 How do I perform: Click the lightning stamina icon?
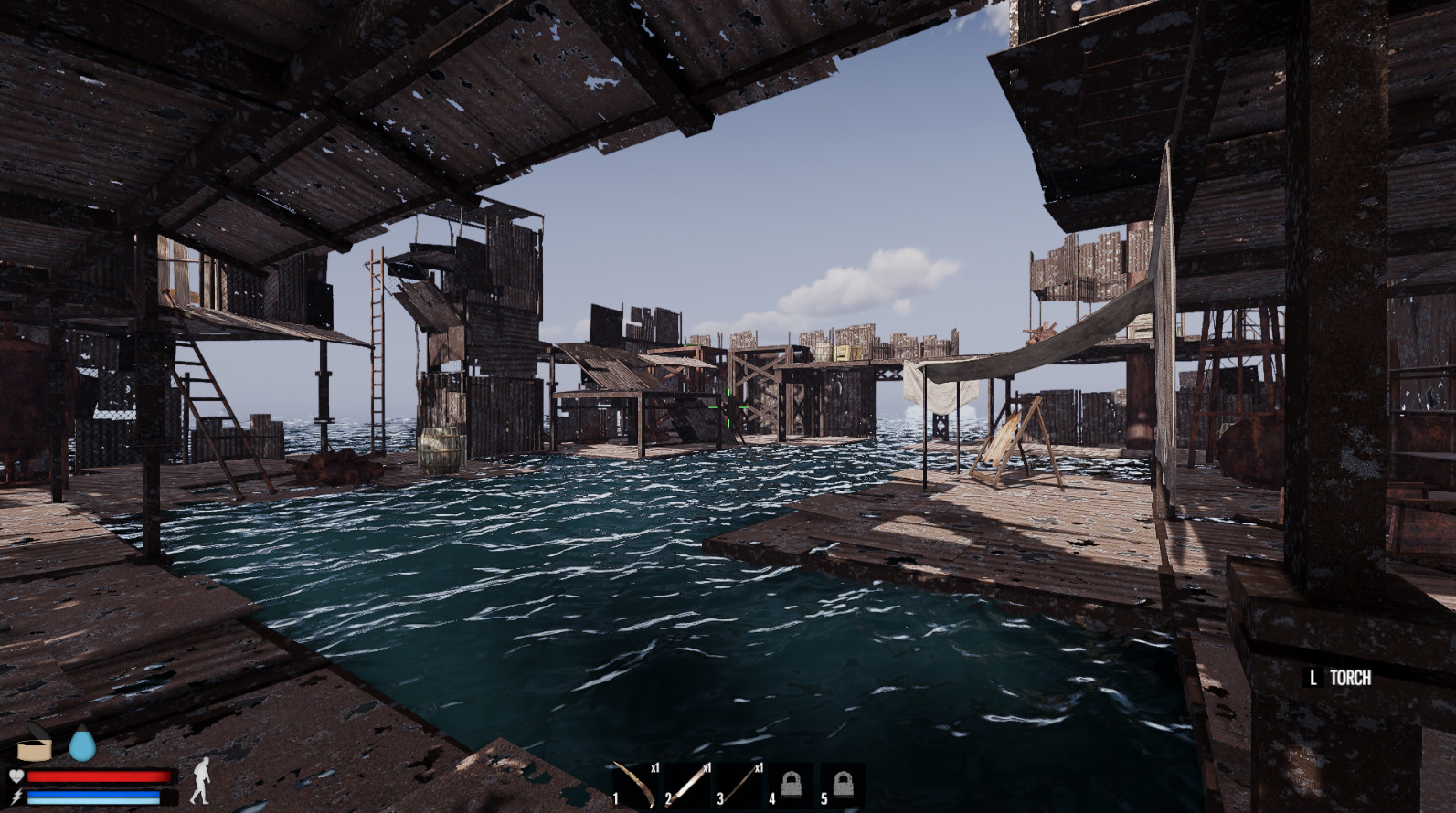click(18, 796)
